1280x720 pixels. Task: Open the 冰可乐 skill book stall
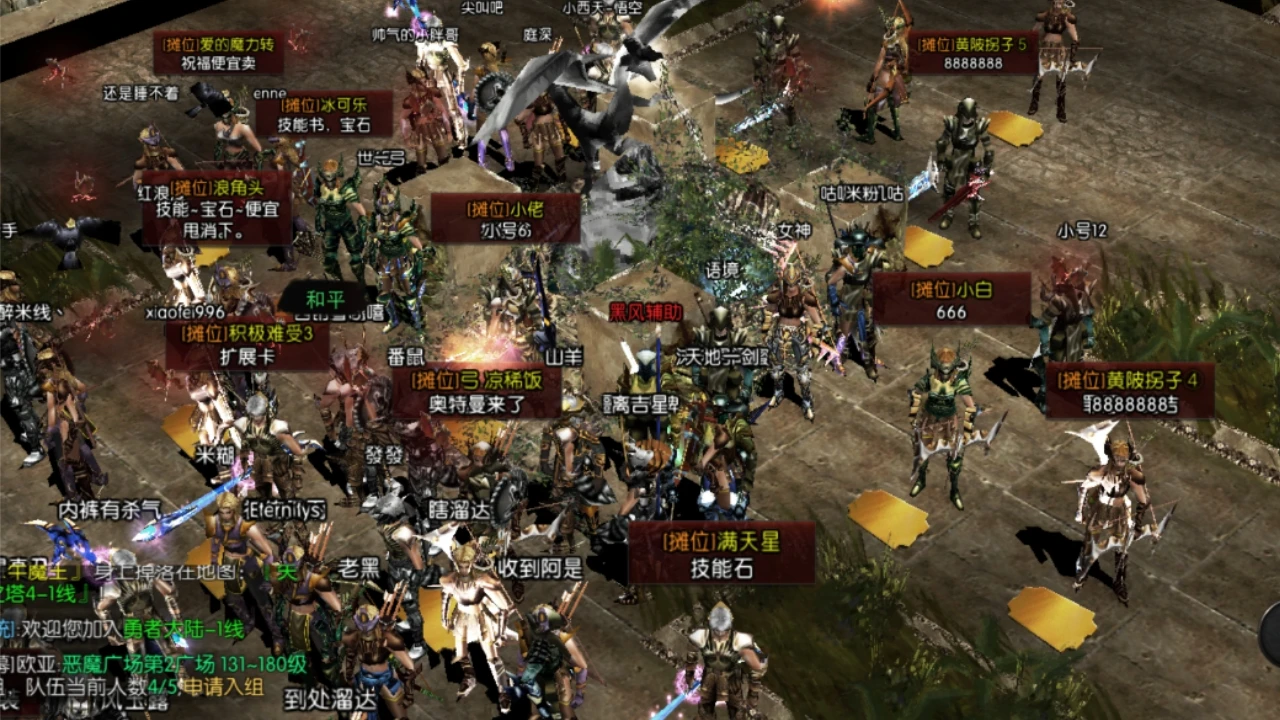[x=324, y=114]
